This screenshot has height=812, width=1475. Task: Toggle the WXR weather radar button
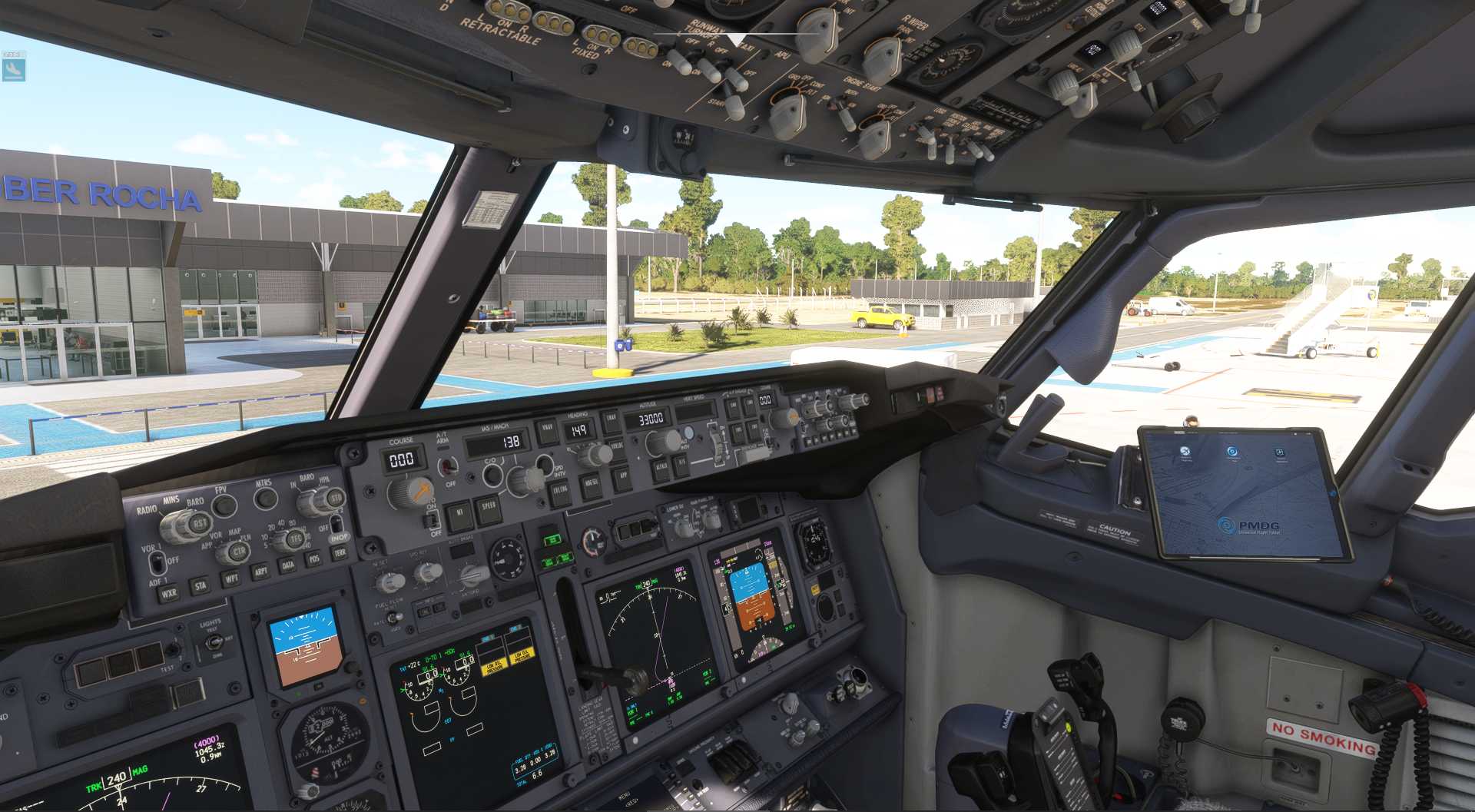(x=168, y=593)
